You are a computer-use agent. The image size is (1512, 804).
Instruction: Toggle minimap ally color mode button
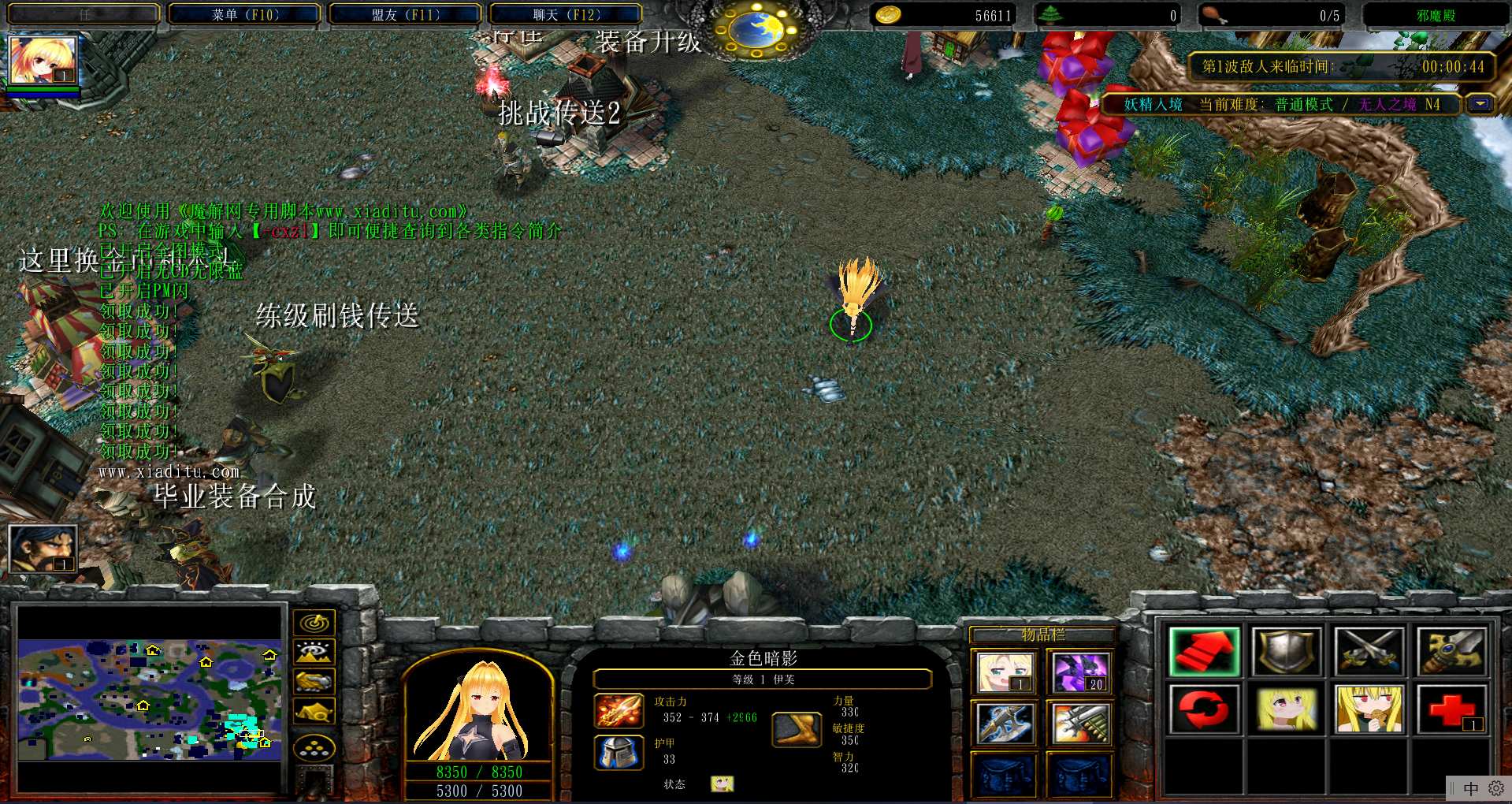coord(314,681)
